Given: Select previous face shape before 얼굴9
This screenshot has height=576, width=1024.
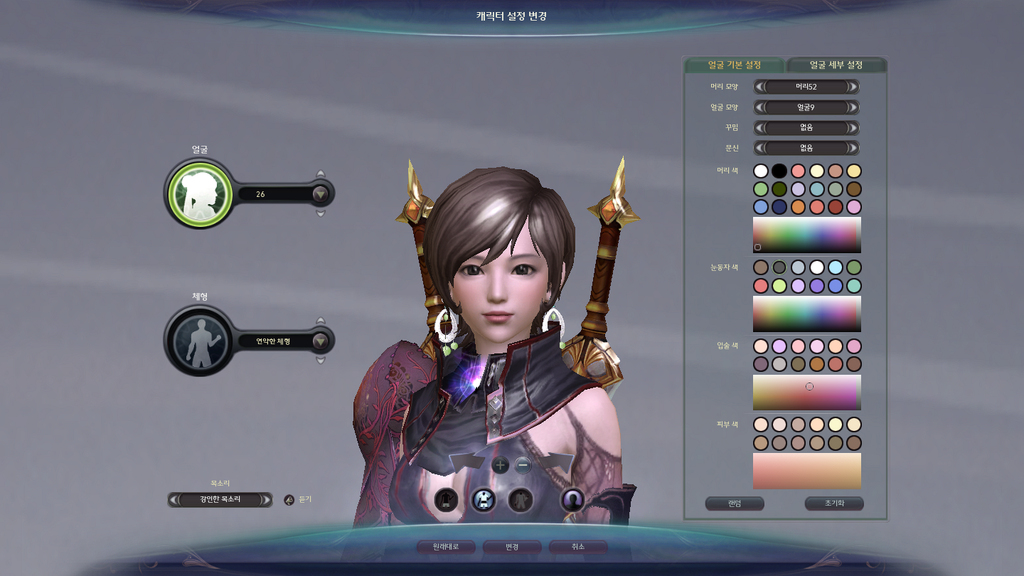Looking at the screenshot, I should click(759, 107).
